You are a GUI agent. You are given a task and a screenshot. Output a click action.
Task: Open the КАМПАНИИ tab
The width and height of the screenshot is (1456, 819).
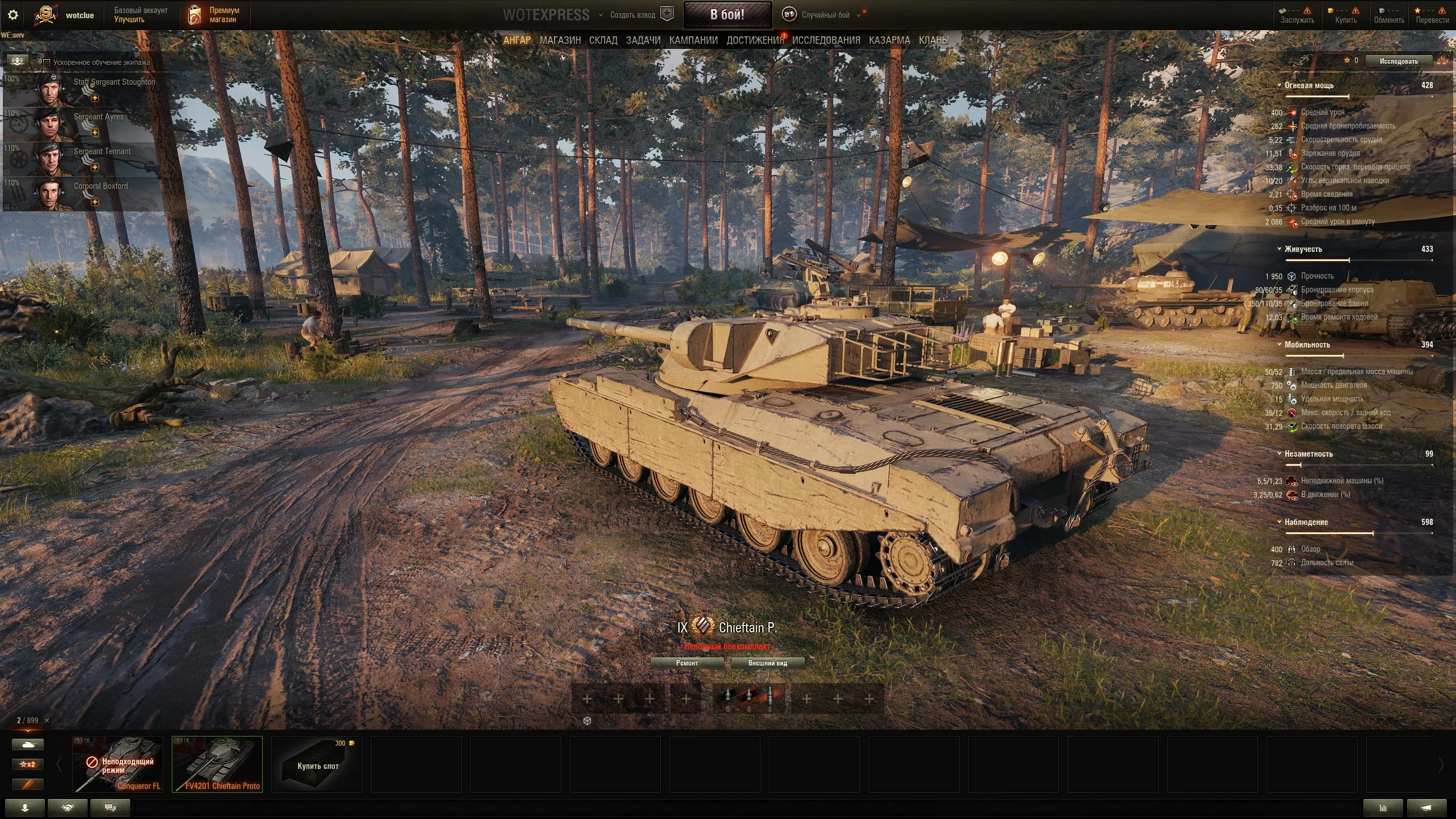click(x=693, y=40)
